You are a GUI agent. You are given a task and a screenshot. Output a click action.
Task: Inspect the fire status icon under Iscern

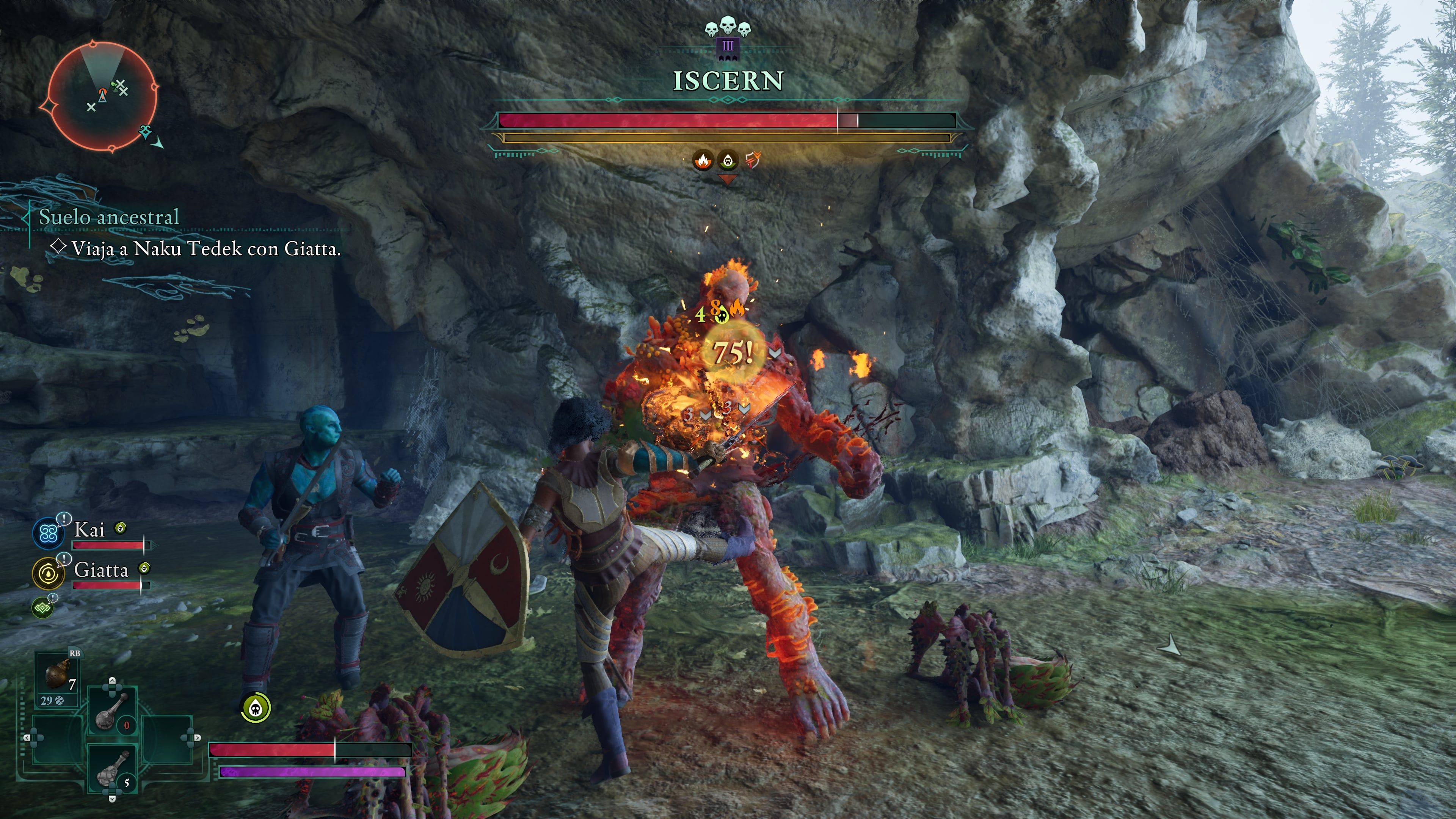703,160
